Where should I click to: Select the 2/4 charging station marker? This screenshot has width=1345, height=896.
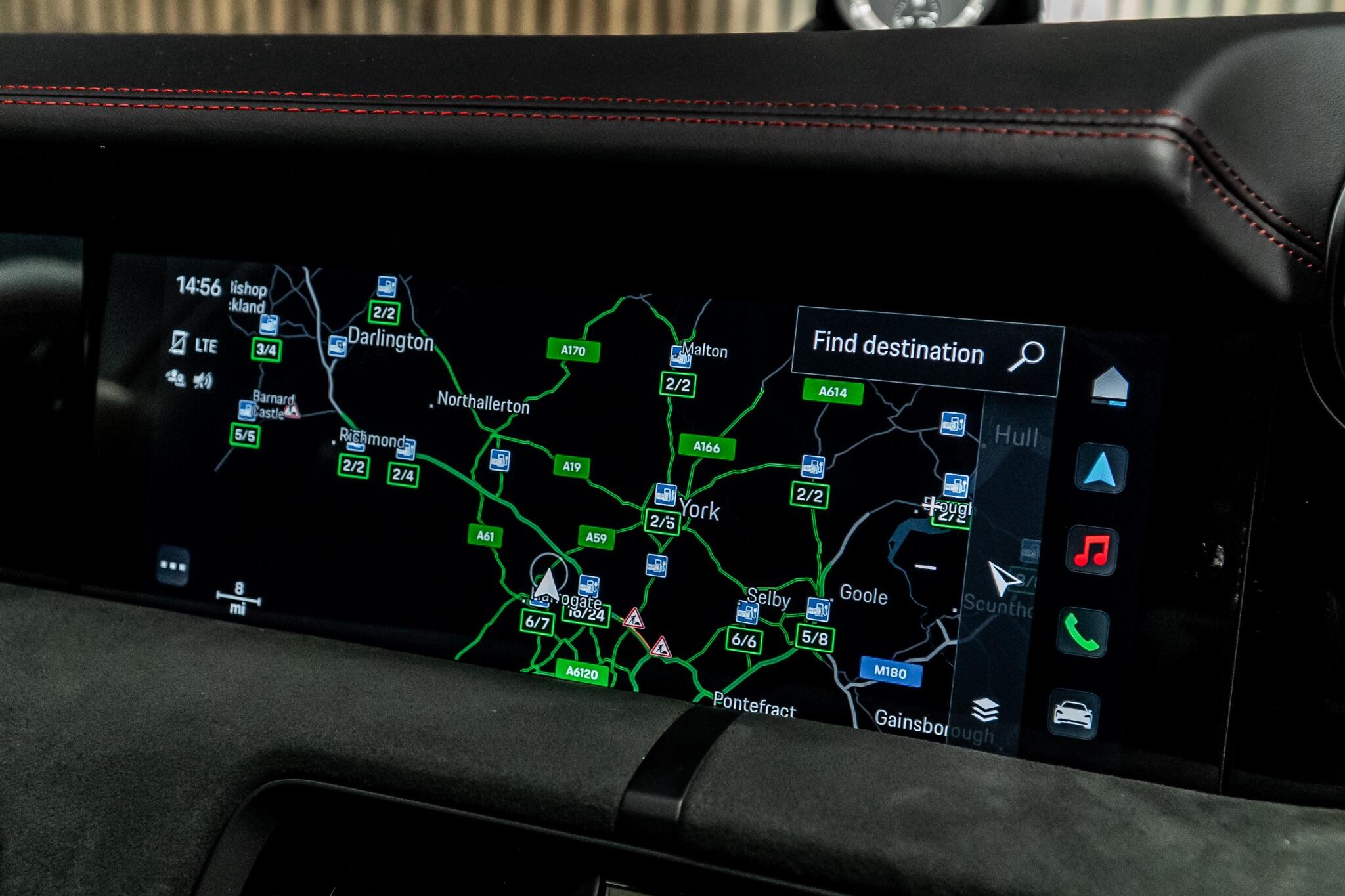click(x=403, y=474)
